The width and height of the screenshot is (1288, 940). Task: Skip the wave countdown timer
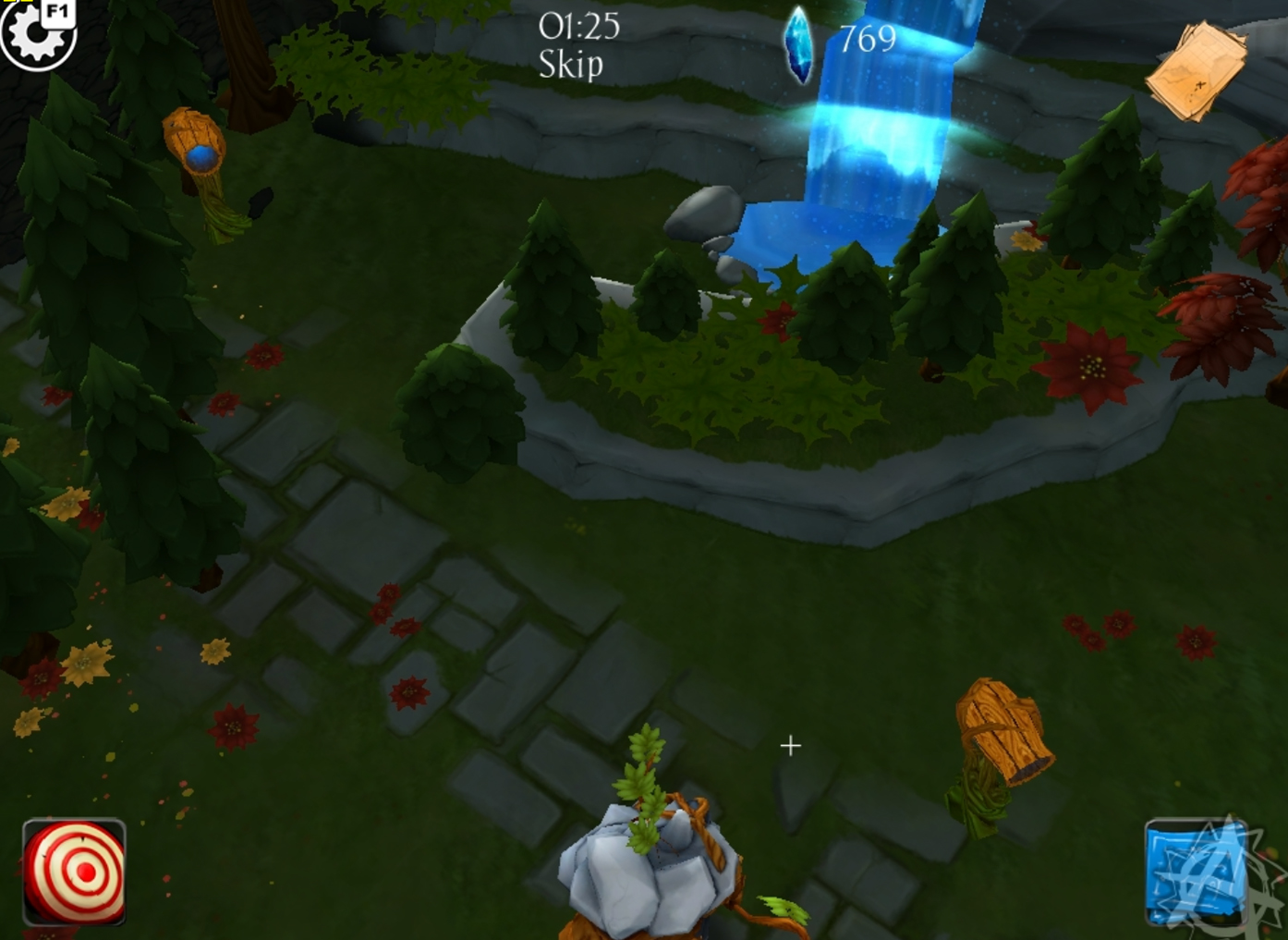(570, 65)
